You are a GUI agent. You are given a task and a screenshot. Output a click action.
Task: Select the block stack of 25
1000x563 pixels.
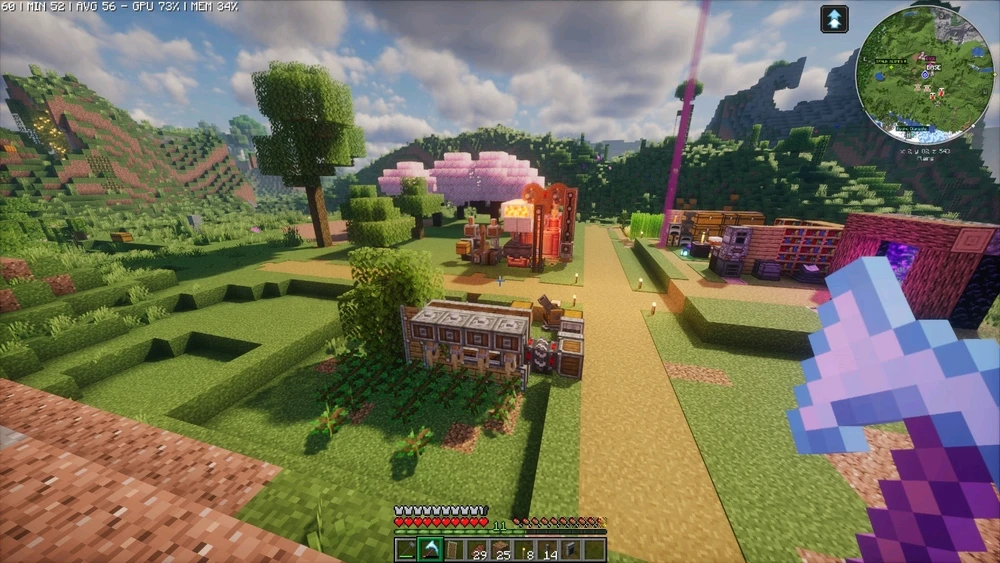(x=501, y=549)
